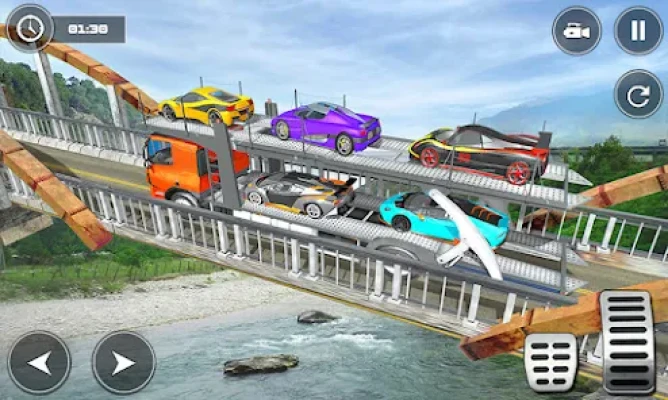
Task: Tap the circular restart arrow button
Action: (x=638, y=93)
